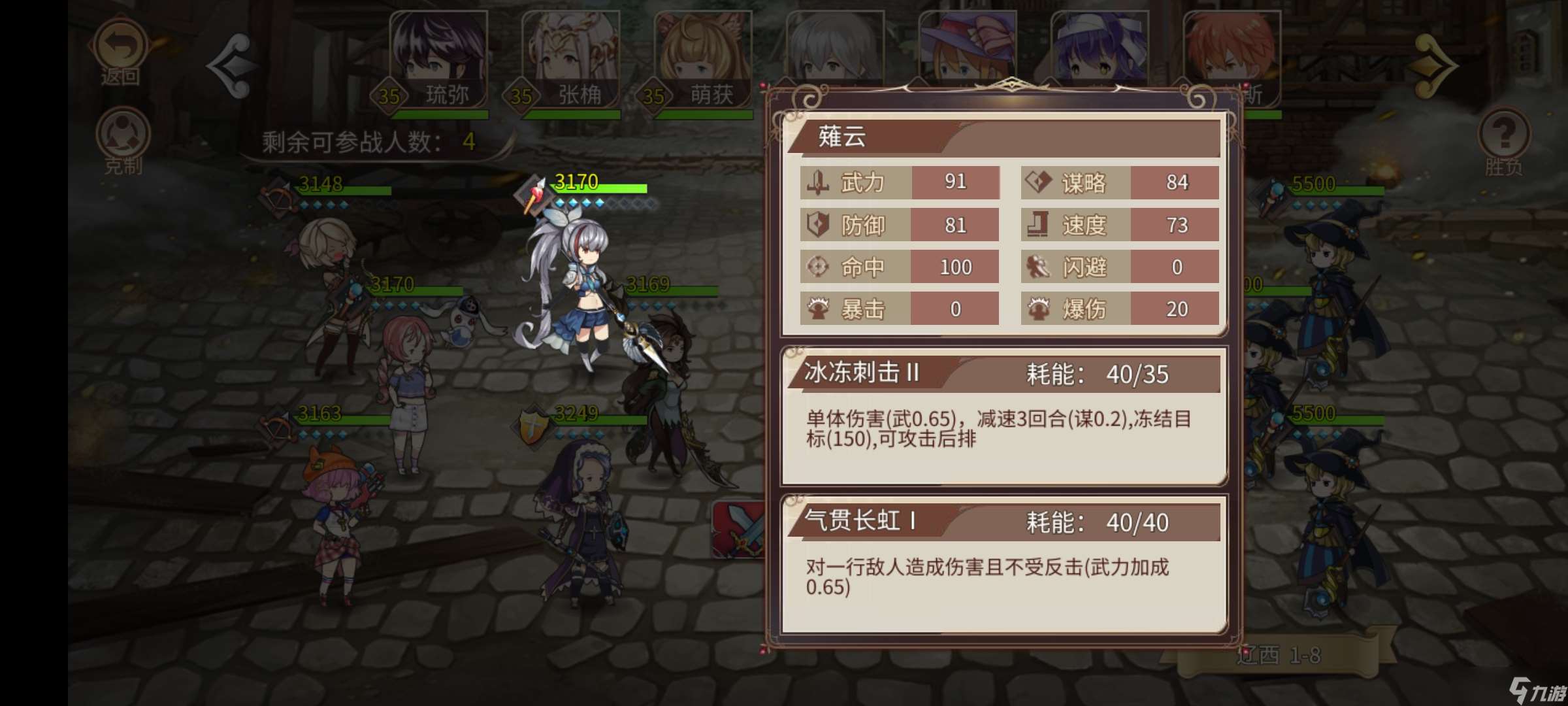Click the 命中 crosshair stat icon
Screen dimensions: 1568x706
[x=817, y=267]
